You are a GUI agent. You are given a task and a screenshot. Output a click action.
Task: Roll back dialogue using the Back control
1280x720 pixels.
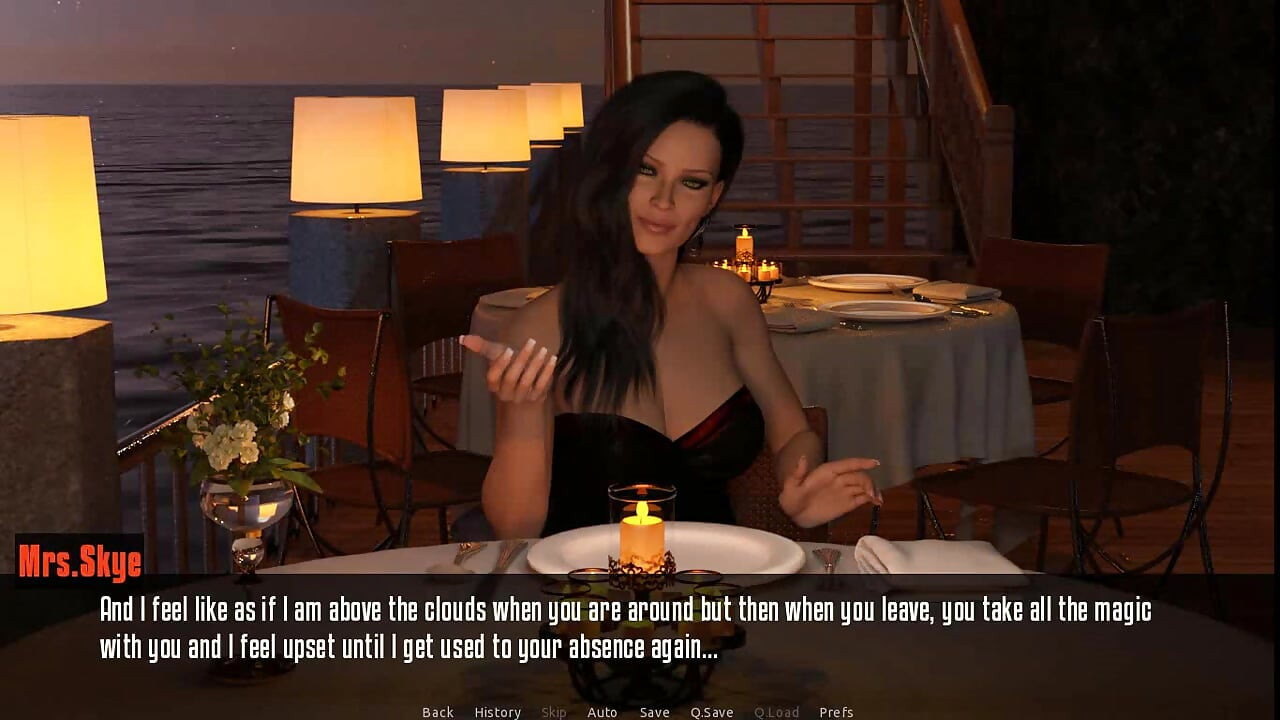[437, 711]
